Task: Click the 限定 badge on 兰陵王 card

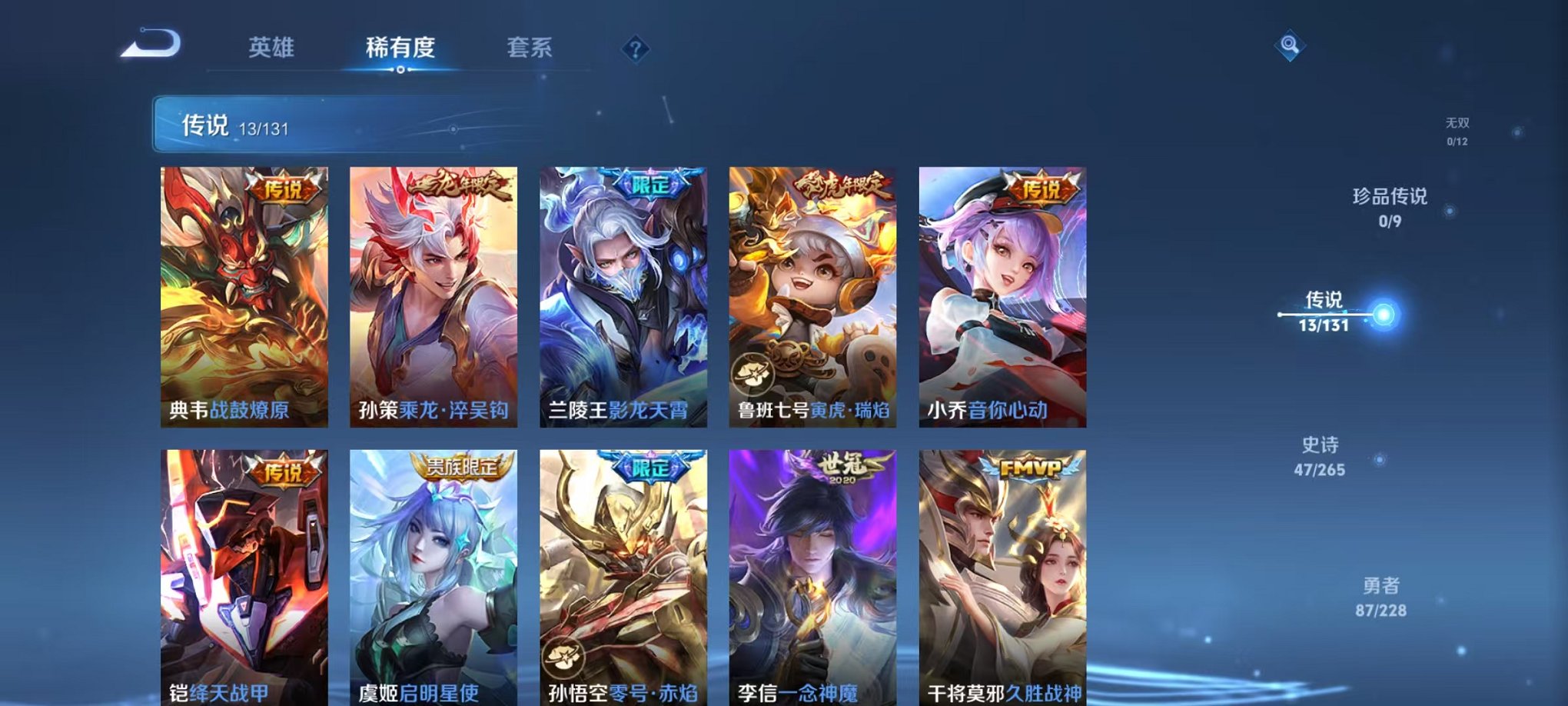Action: click(652, 185)
